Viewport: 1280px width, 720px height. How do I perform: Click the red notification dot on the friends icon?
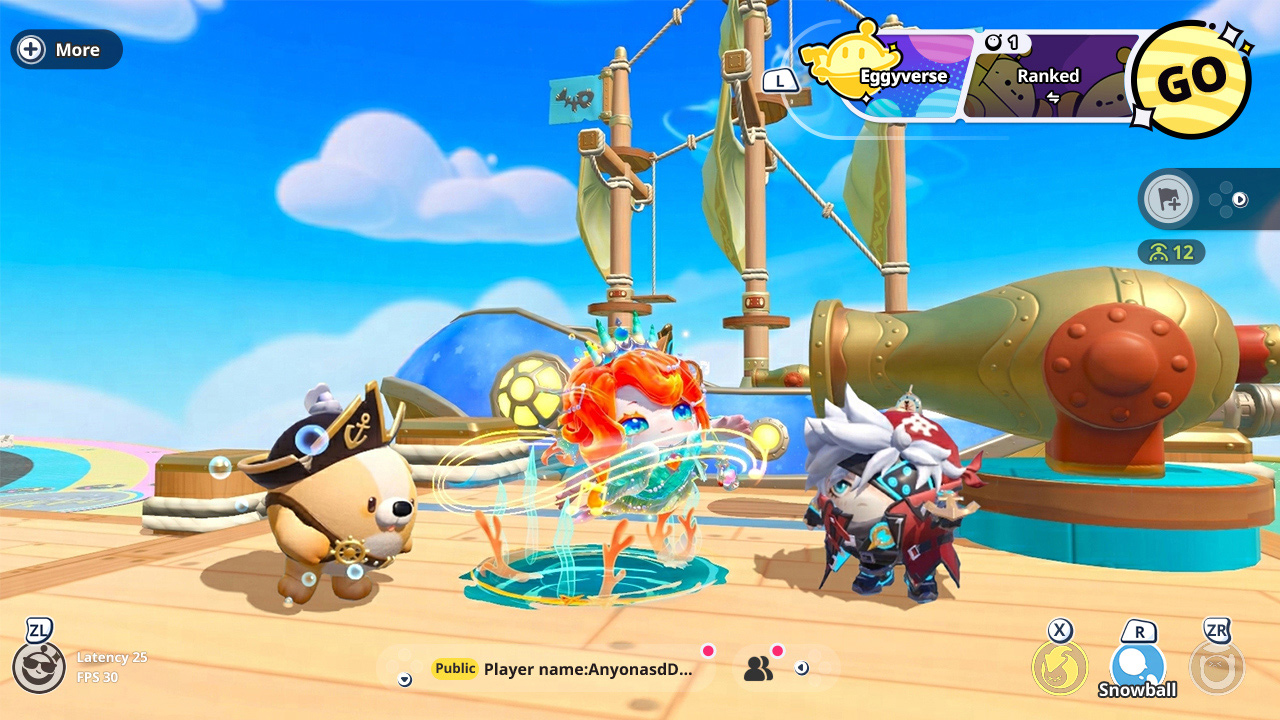(x=778, y=652)
